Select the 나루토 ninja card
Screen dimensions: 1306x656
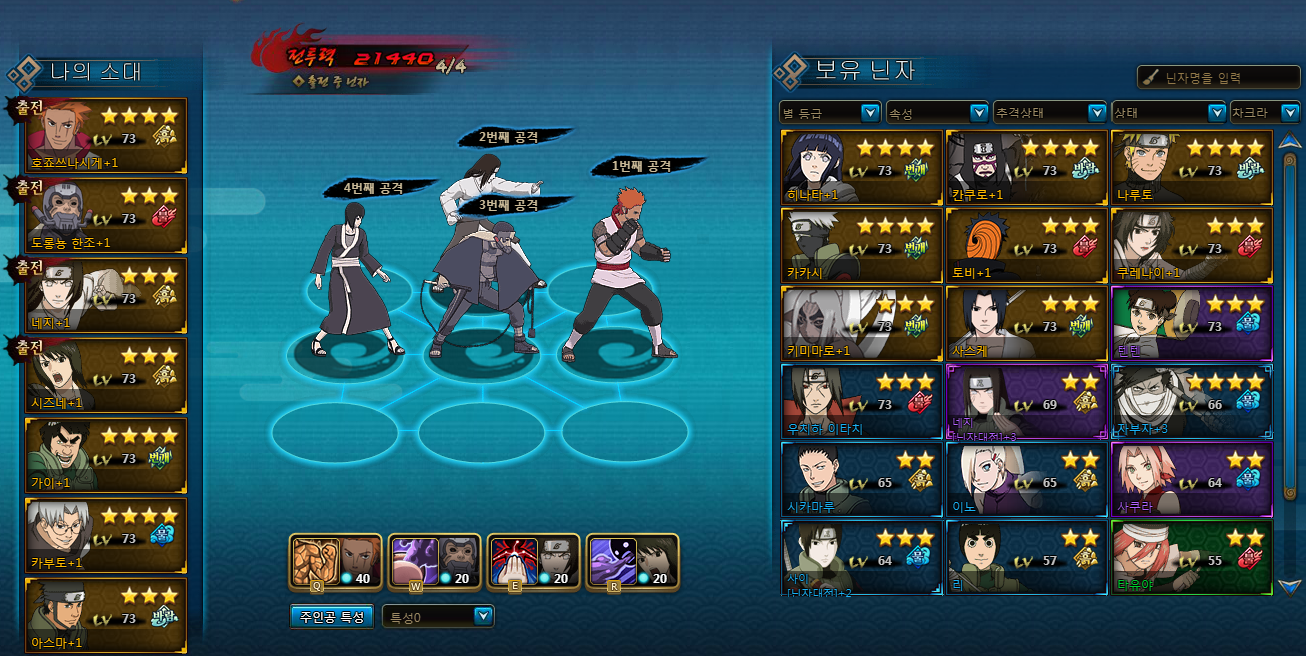(1191, 166)
